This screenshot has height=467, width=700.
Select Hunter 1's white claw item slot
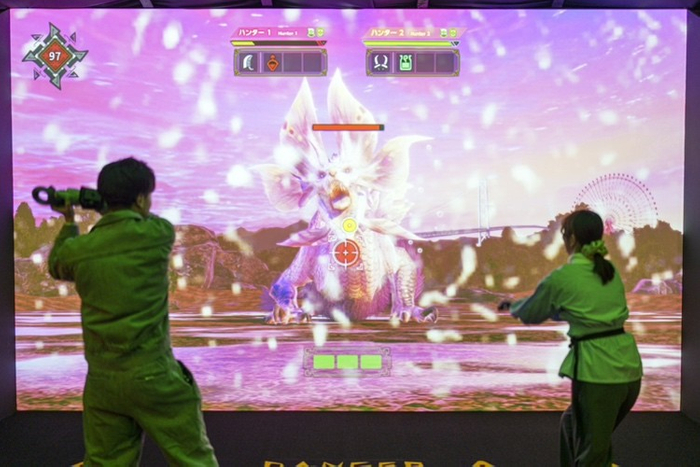tap(248, 62)
